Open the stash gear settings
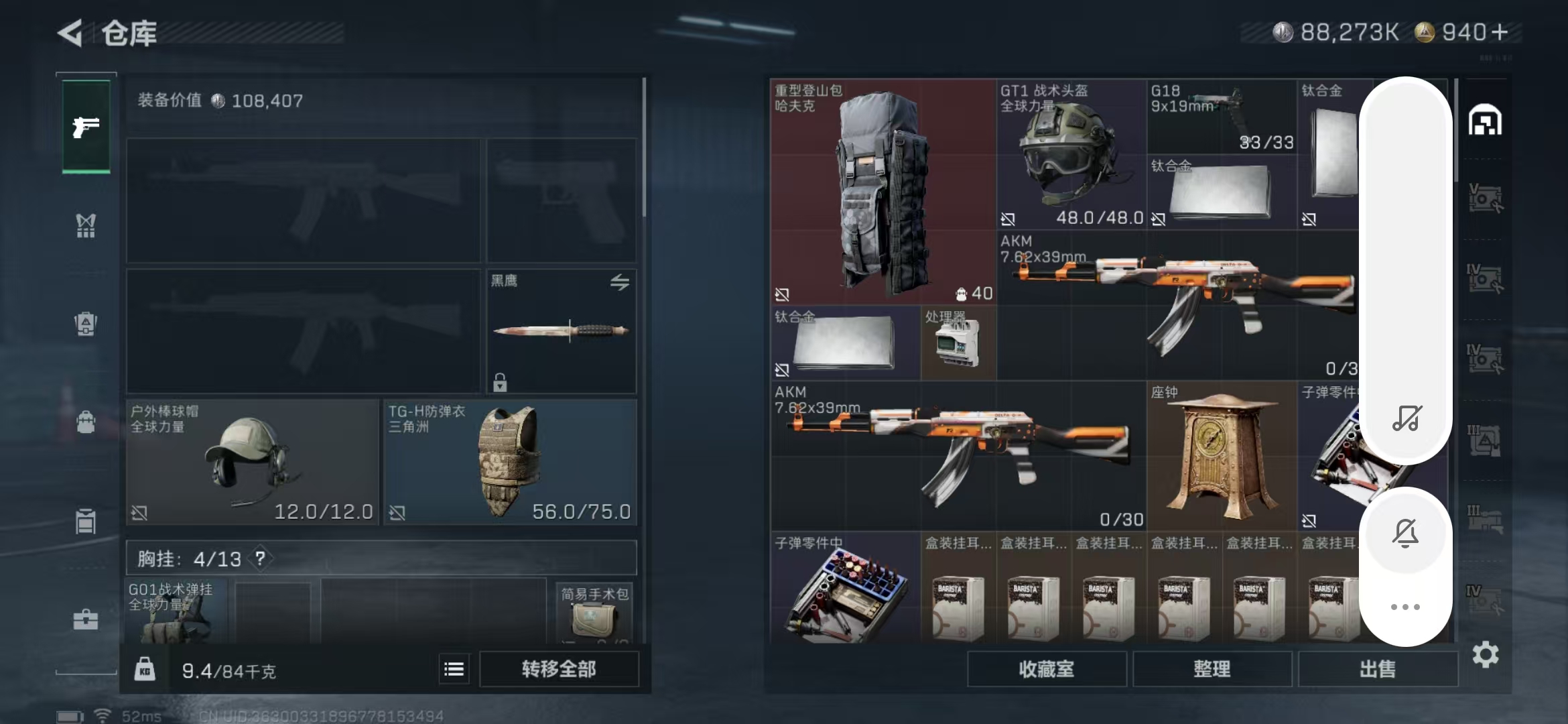Screen dimensions: 1568x724 coord(1485,655)
